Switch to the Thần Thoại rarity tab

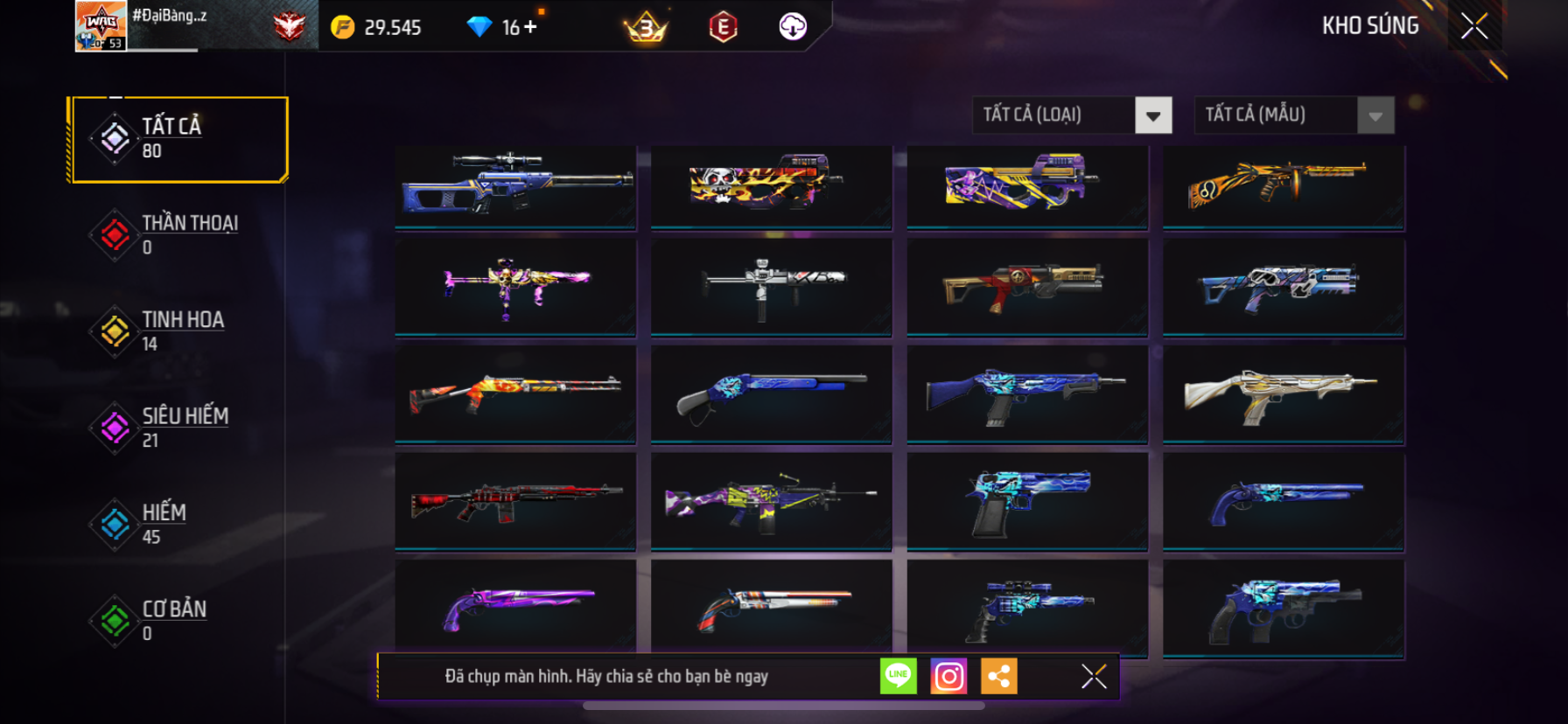[179, 234]
